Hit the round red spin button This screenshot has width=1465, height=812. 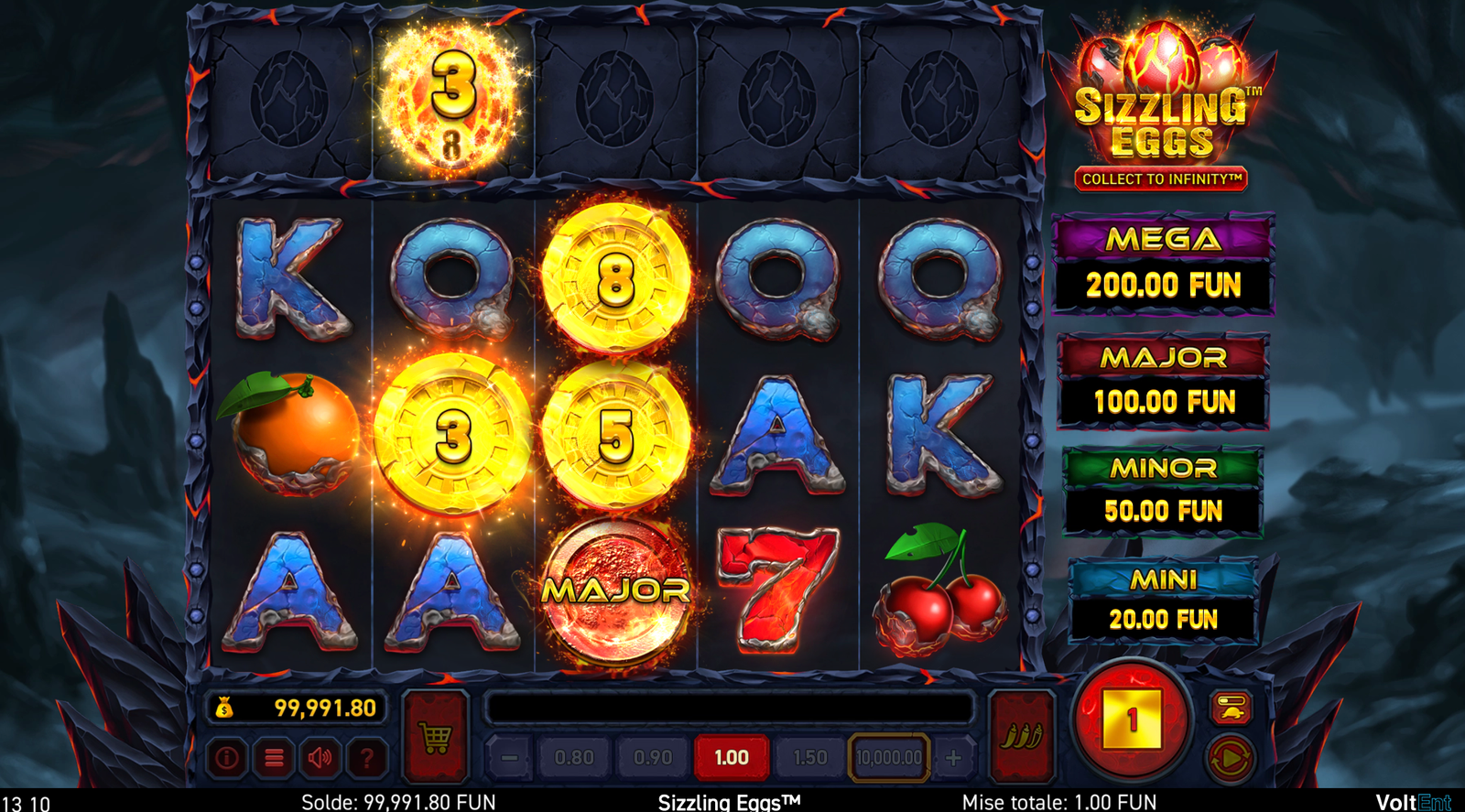click(x=1132, y=720)
